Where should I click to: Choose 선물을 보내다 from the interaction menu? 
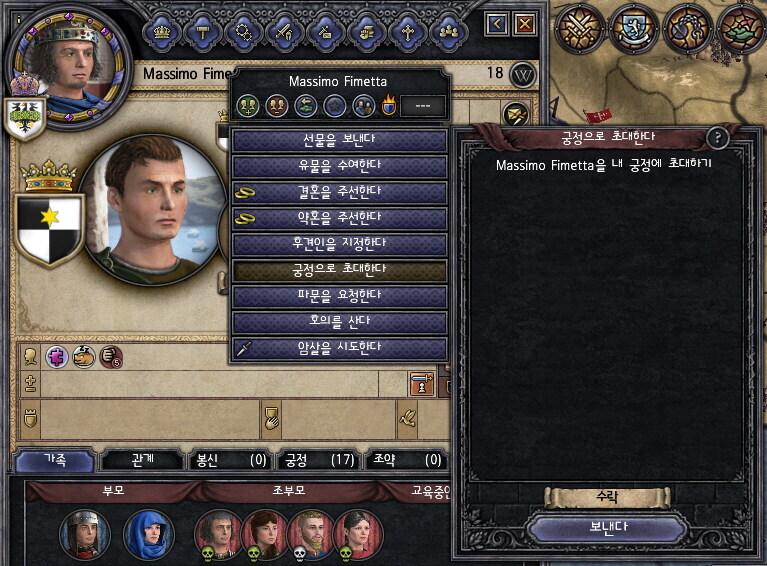point(338,140)
